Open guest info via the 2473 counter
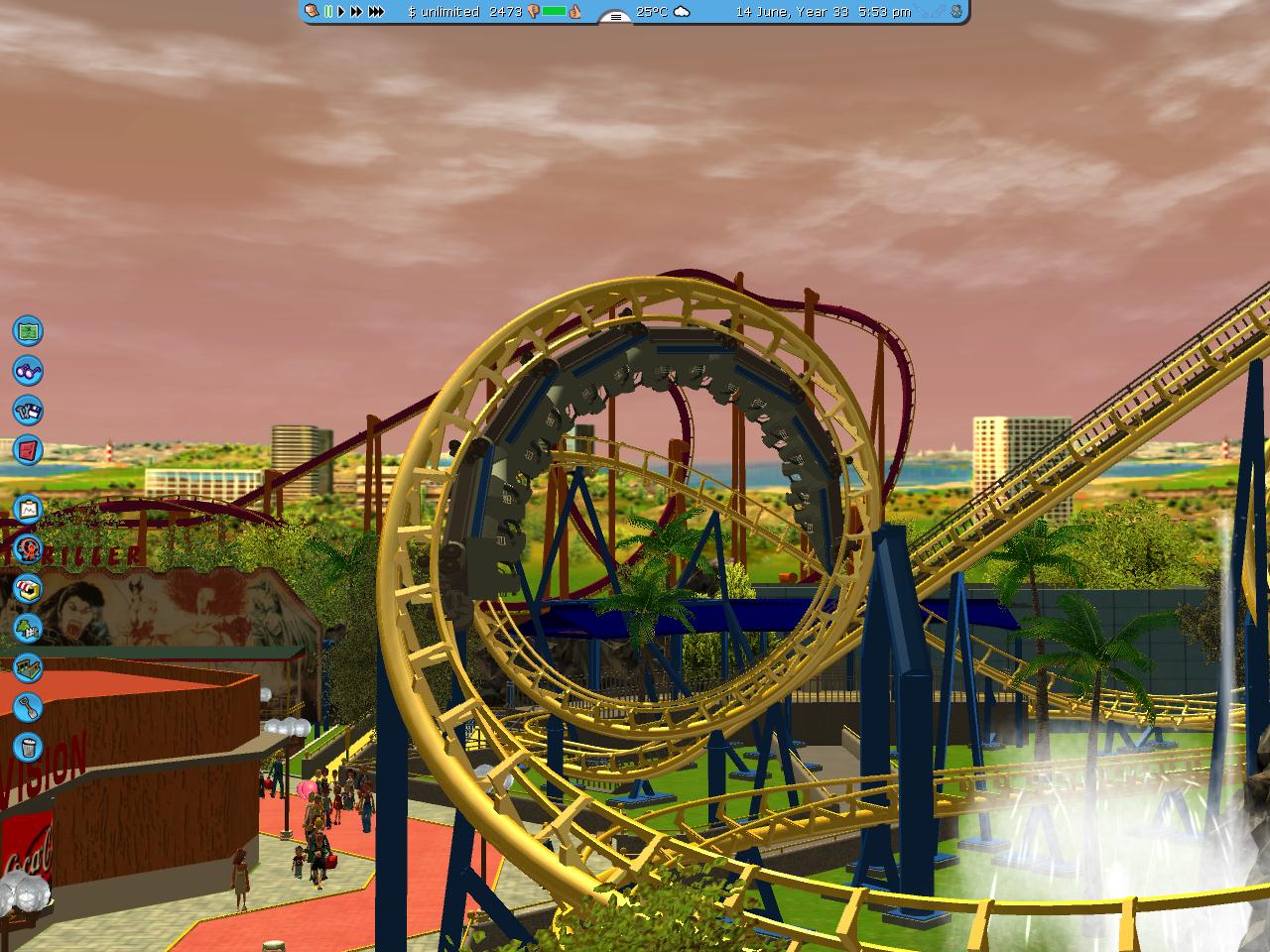Image resolution: width=1270 pixels, height=952 pixels. tap(505, 13)
